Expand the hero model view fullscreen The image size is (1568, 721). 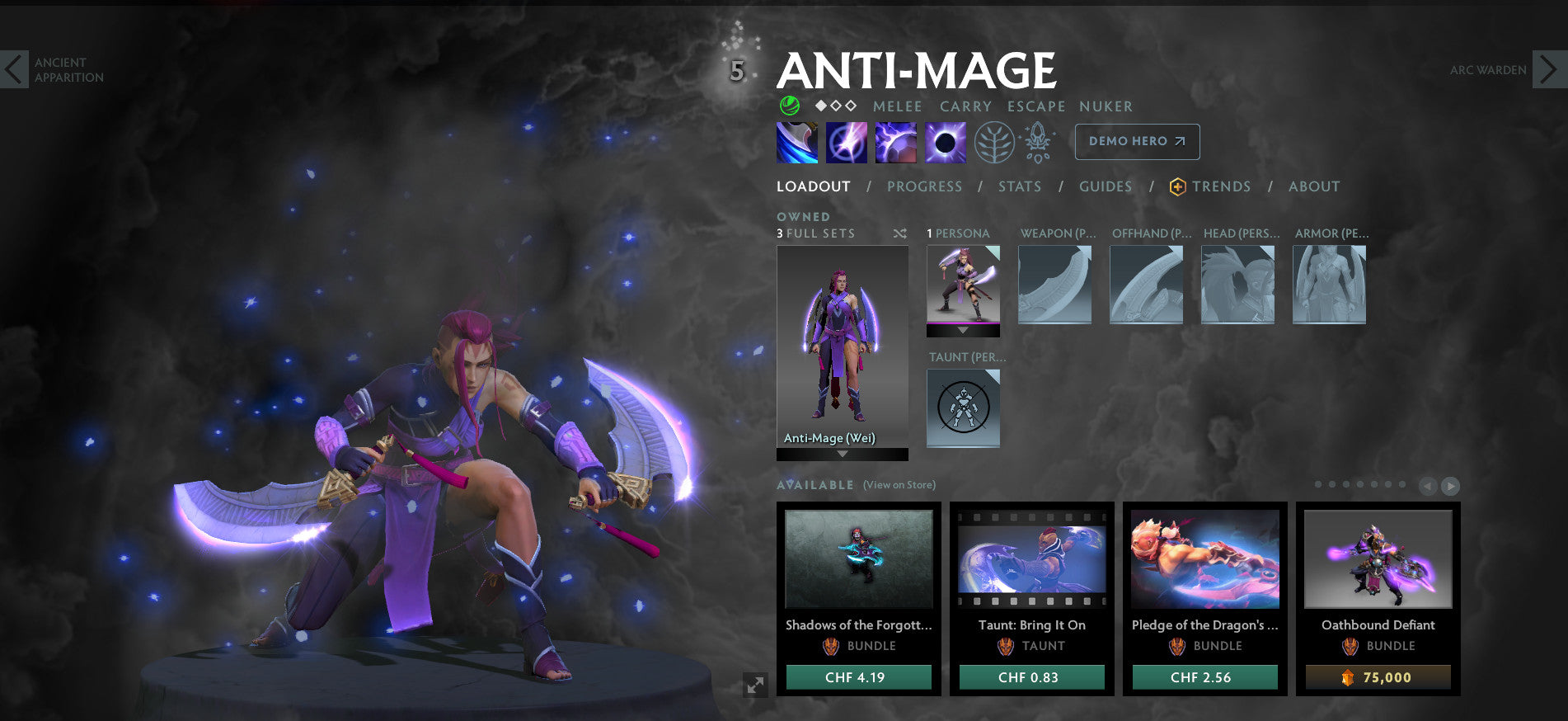(x=754, y=683)
